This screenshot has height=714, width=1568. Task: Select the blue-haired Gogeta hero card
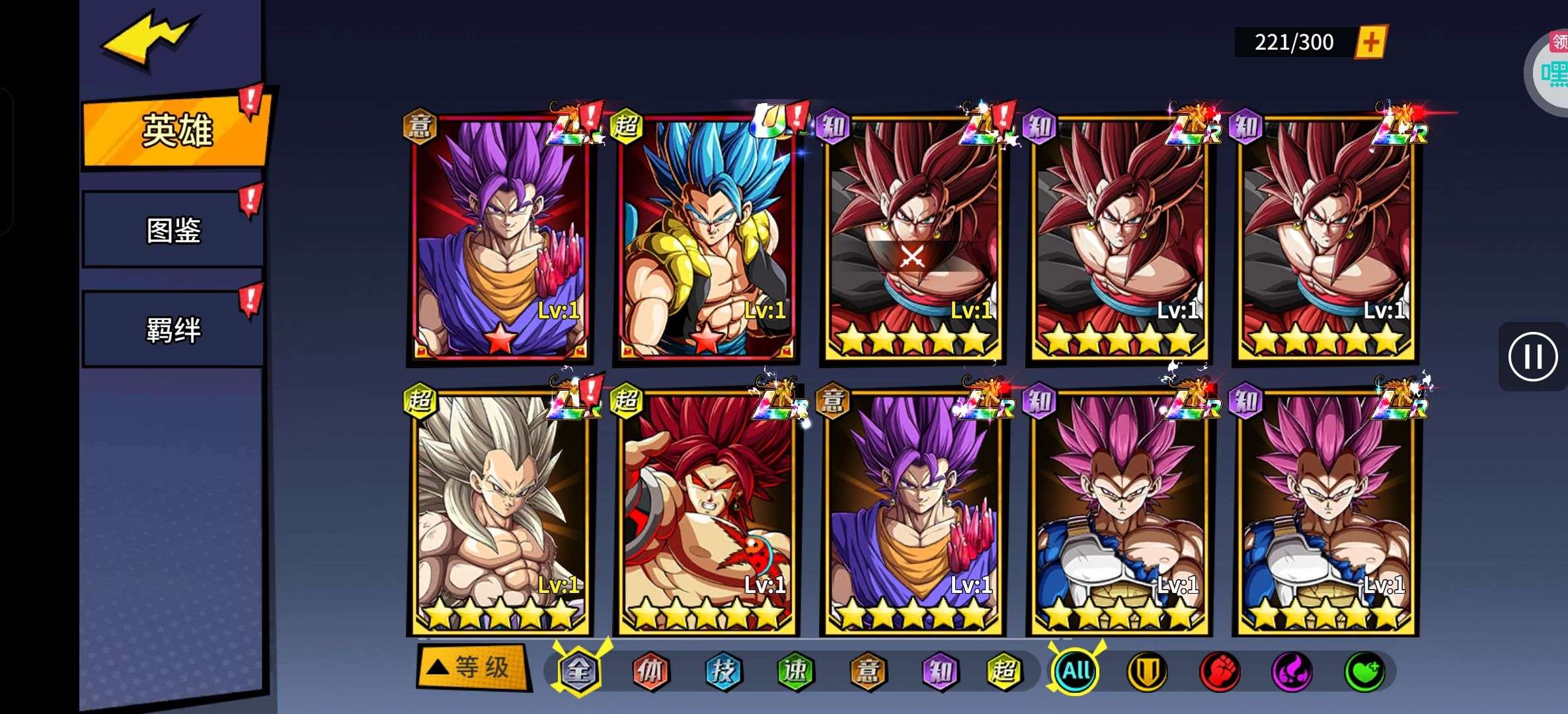pos(706,238)
